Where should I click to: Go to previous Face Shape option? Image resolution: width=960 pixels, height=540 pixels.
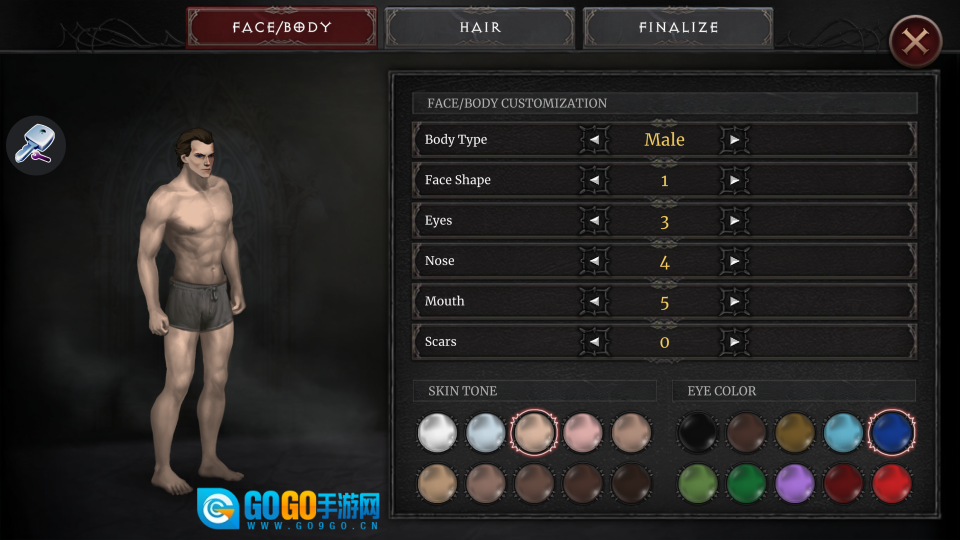pos(594,180)
